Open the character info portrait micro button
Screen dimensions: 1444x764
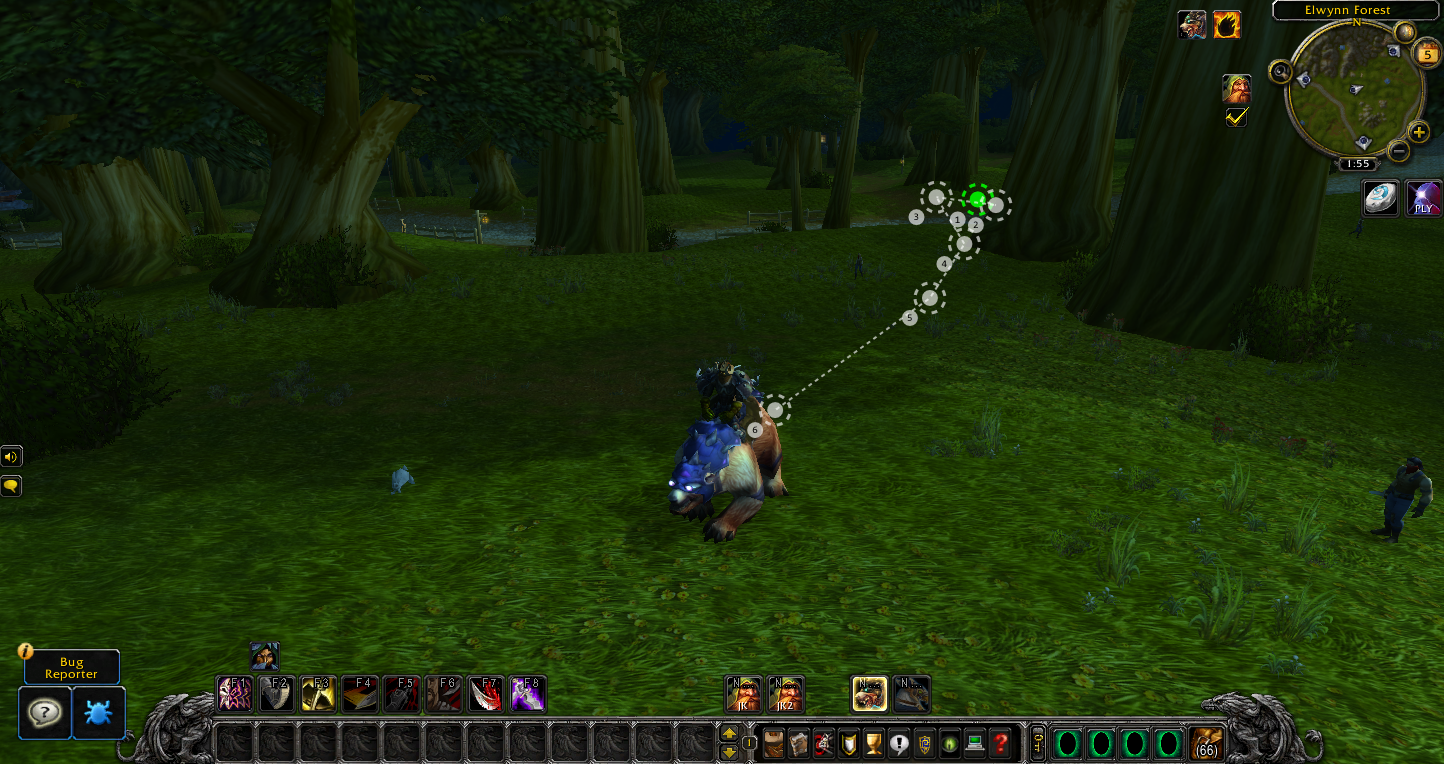774,743
